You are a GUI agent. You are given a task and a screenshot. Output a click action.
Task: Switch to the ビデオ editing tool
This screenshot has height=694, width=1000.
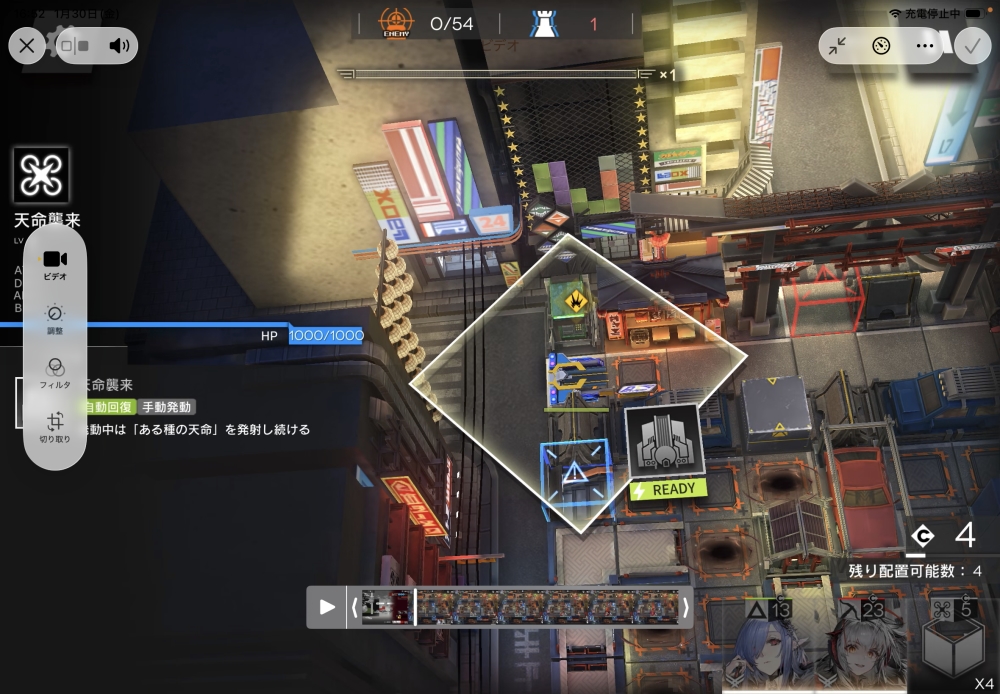point(55,264)
